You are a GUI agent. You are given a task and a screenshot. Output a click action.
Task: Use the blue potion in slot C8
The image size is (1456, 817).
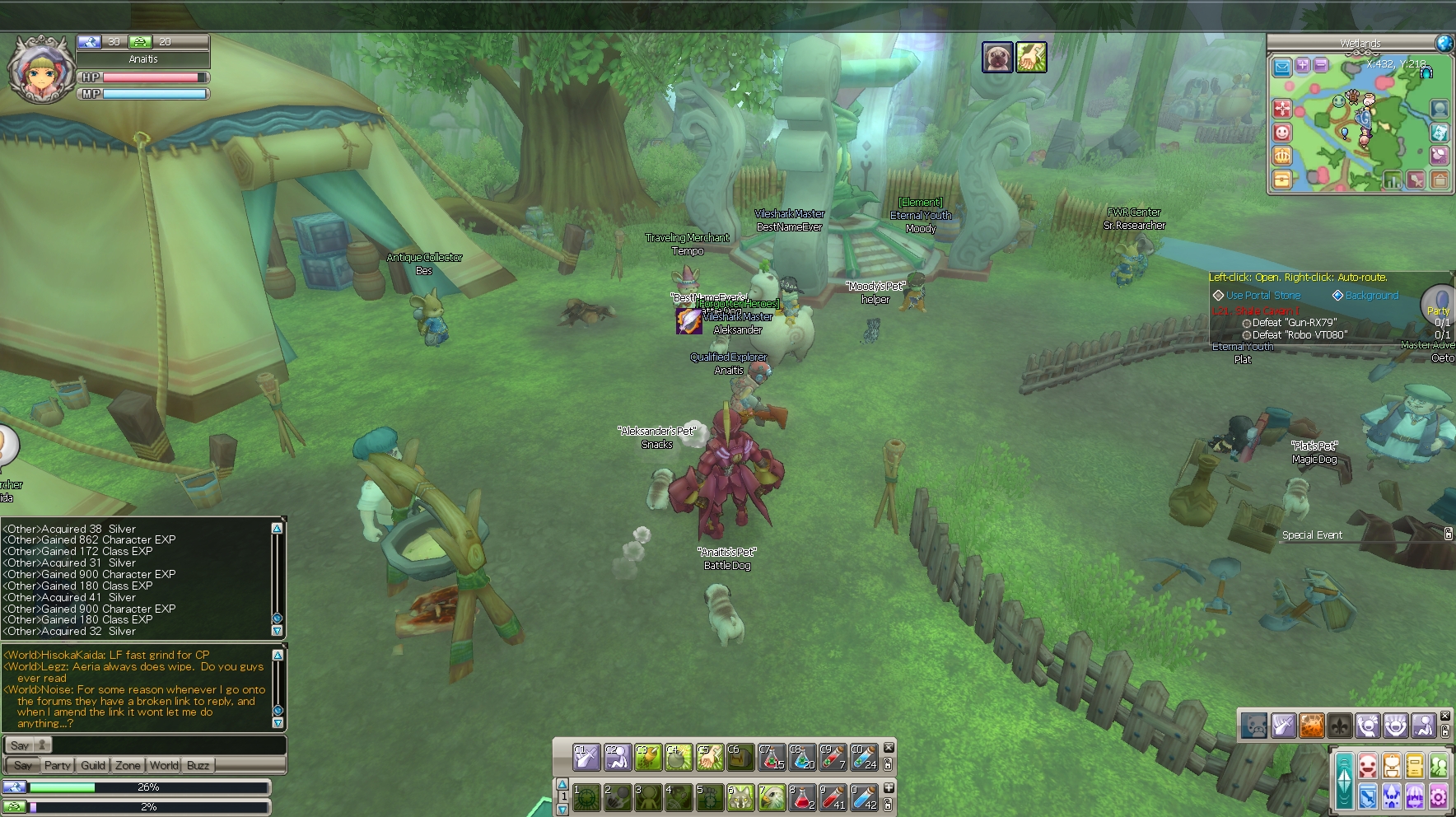(x=802, y=757)
